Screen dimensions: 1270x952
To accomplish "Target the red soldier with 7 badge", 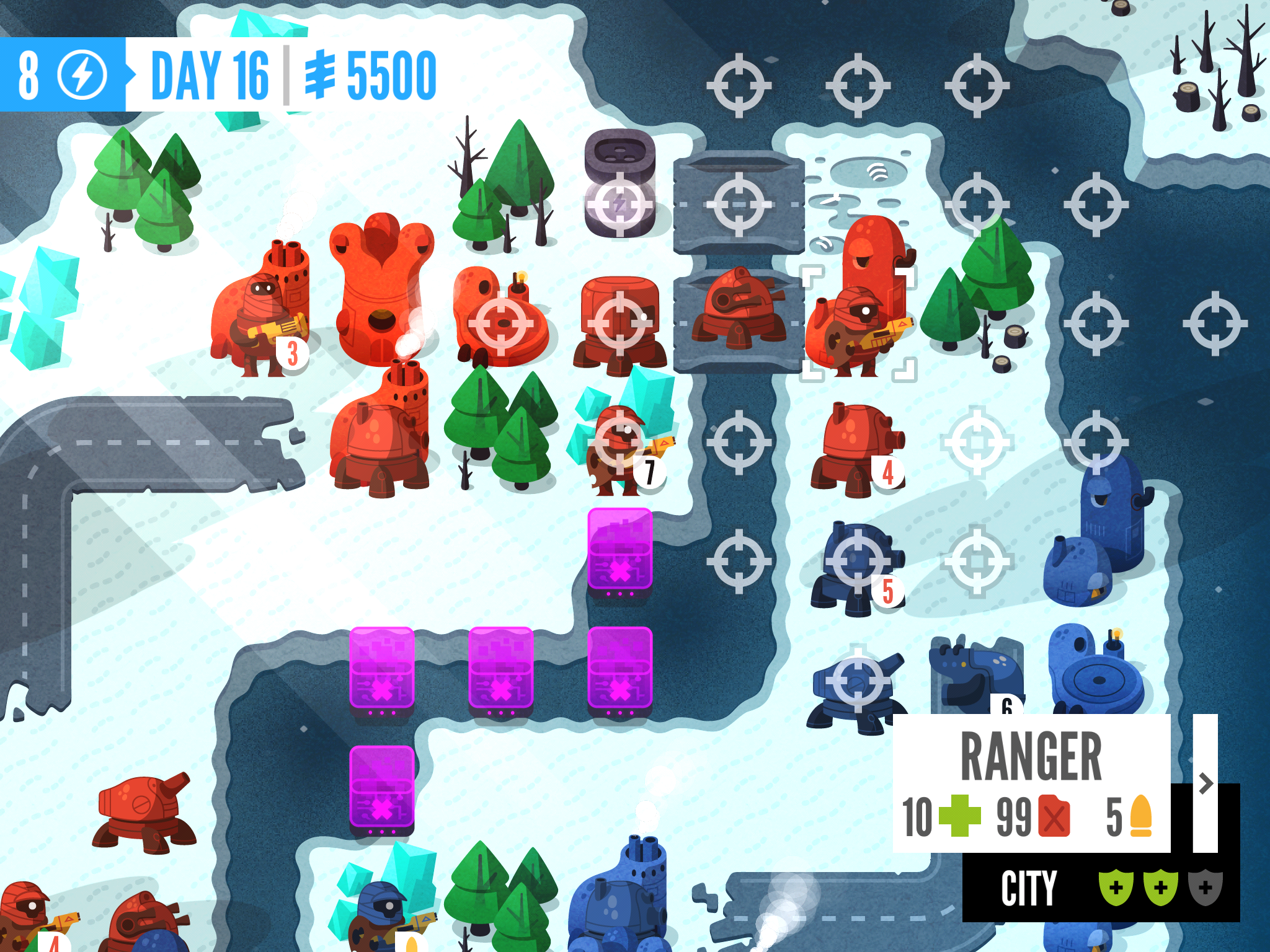I will 619,442.
